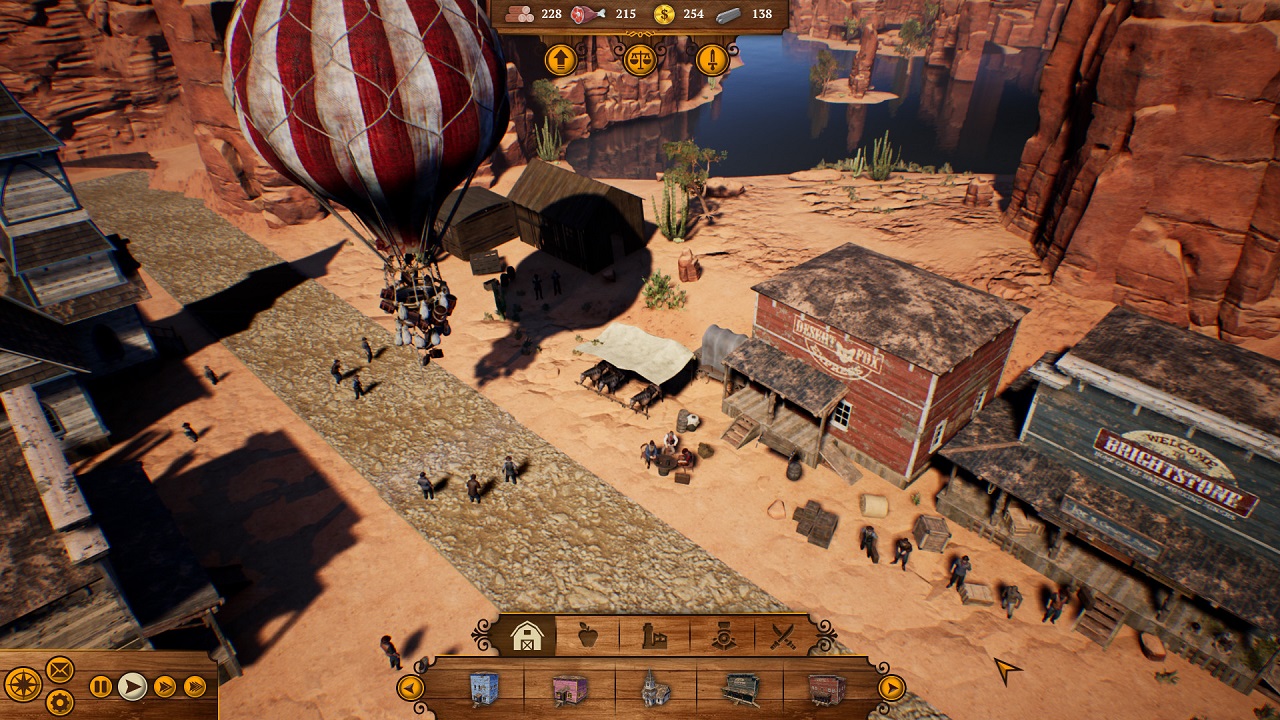Select the blue house building
1280x720 pixels.
tap(485, 689)
